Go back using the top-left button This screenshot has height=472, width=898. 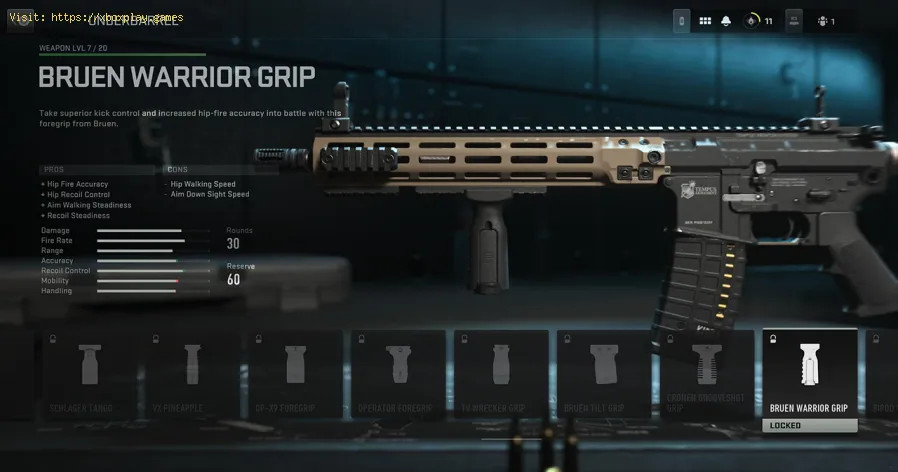click(x=19, y=18)
